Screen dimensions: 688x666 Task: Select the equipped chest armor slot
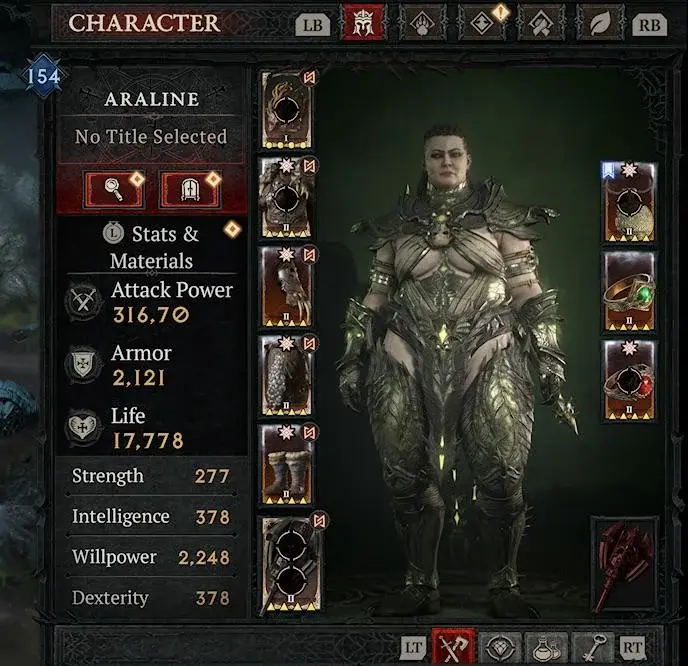pyautogui.click(x=287, y=197)
